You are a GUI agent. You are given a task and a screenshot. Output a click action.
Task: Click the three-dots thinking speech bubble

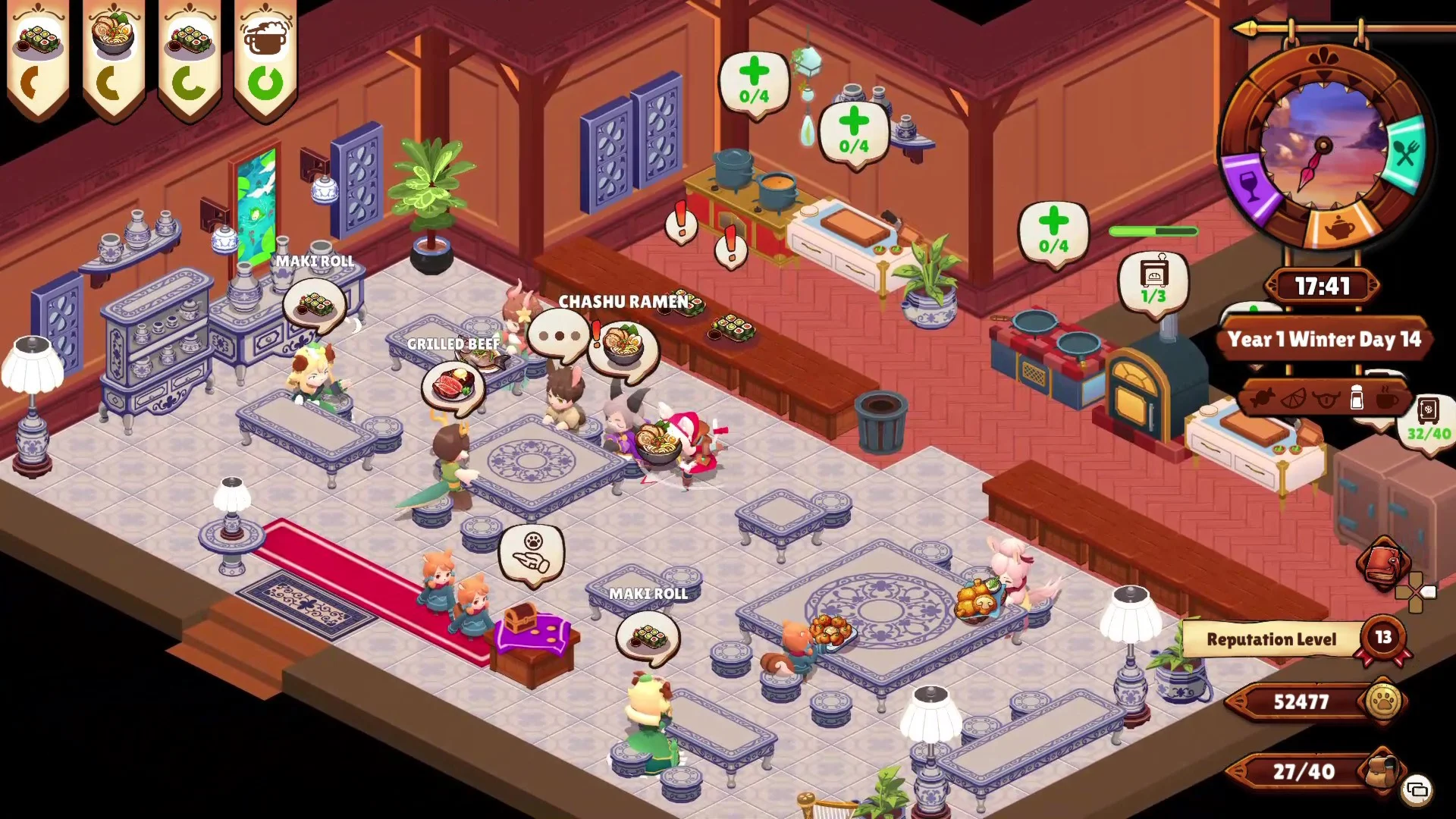tap(559, 335)
